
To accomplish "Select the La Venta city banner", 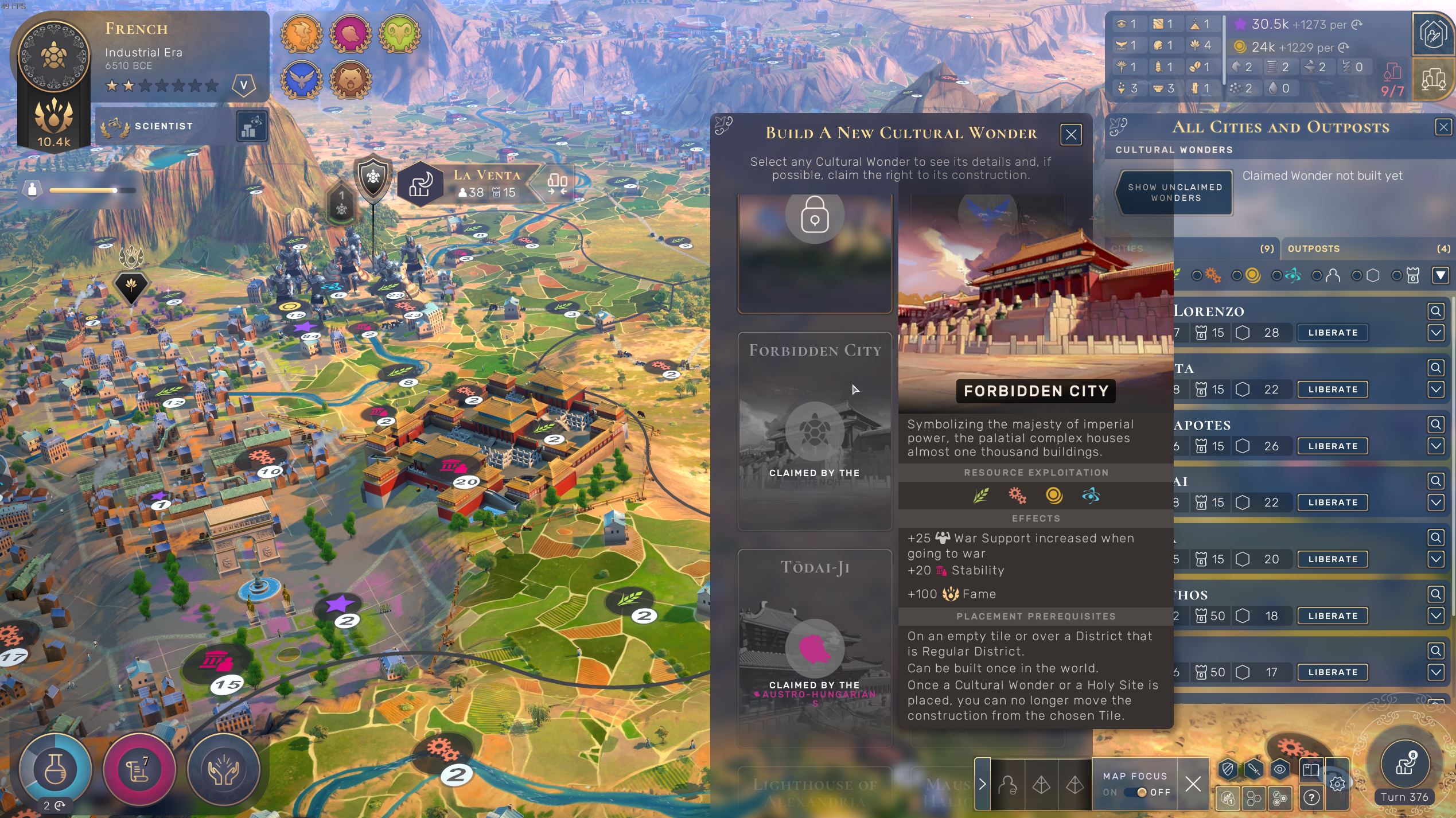I will pyautogui.click(x=487, y=184).
